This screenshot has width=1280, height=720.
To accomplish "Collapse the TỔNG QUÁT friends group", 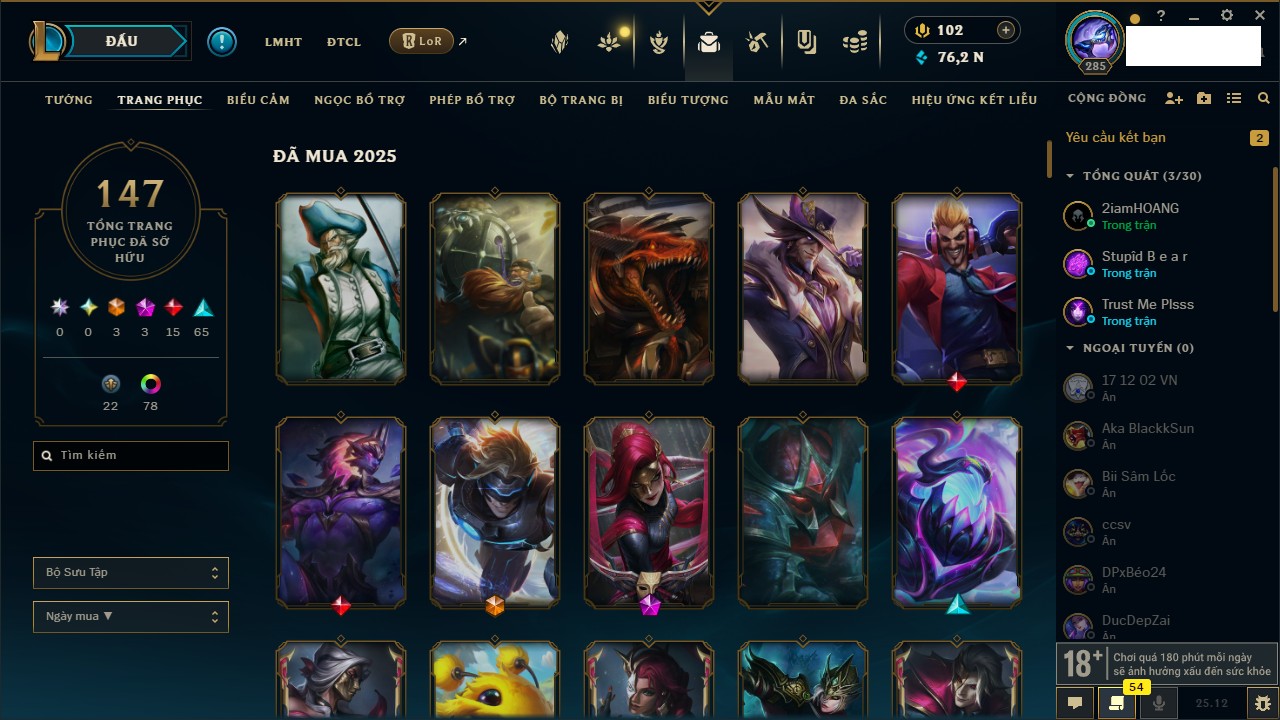I will click(x=1070, y=176).
